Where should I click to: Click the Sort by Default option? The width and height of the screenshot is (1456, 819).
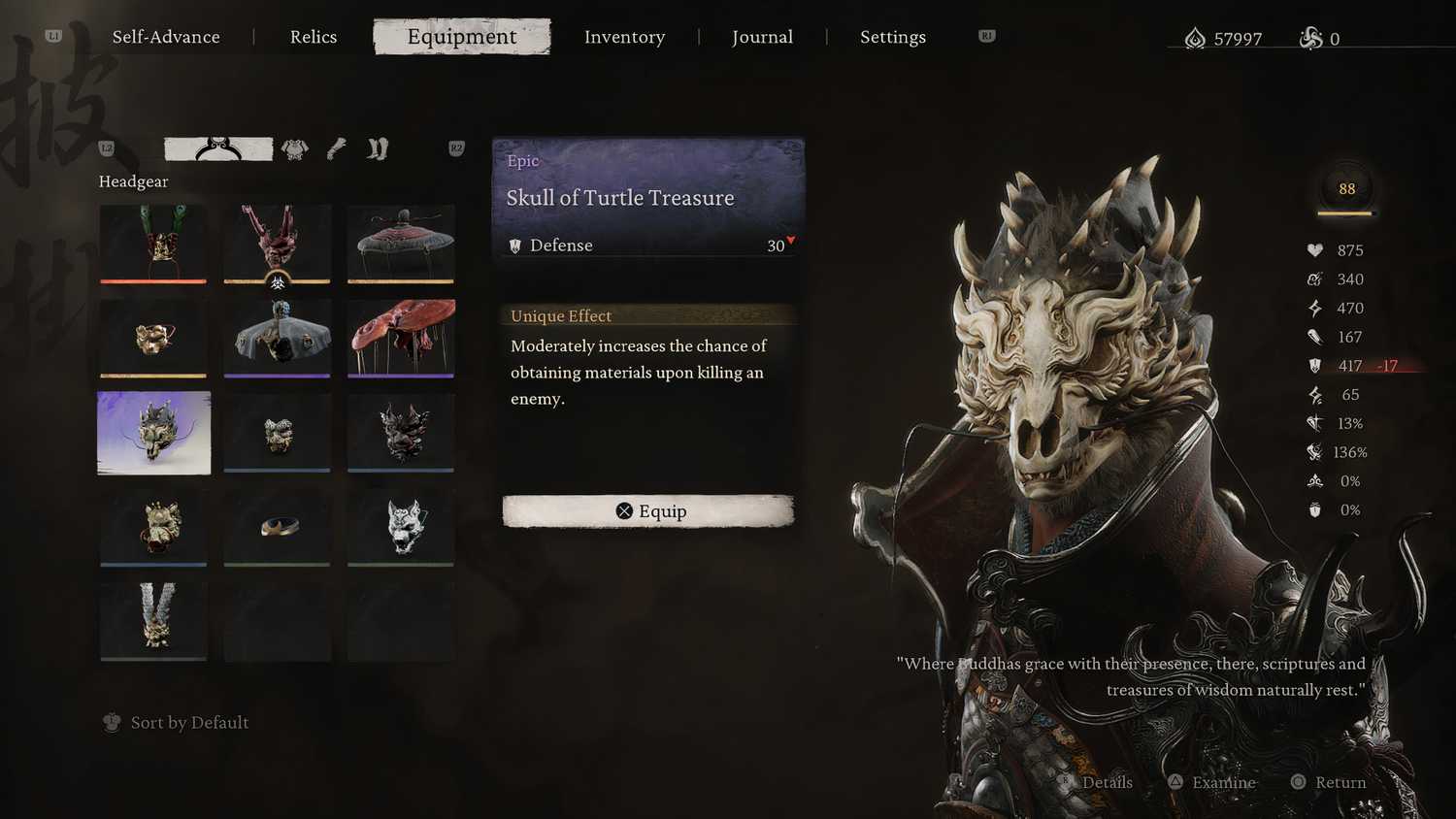(189, 723)
